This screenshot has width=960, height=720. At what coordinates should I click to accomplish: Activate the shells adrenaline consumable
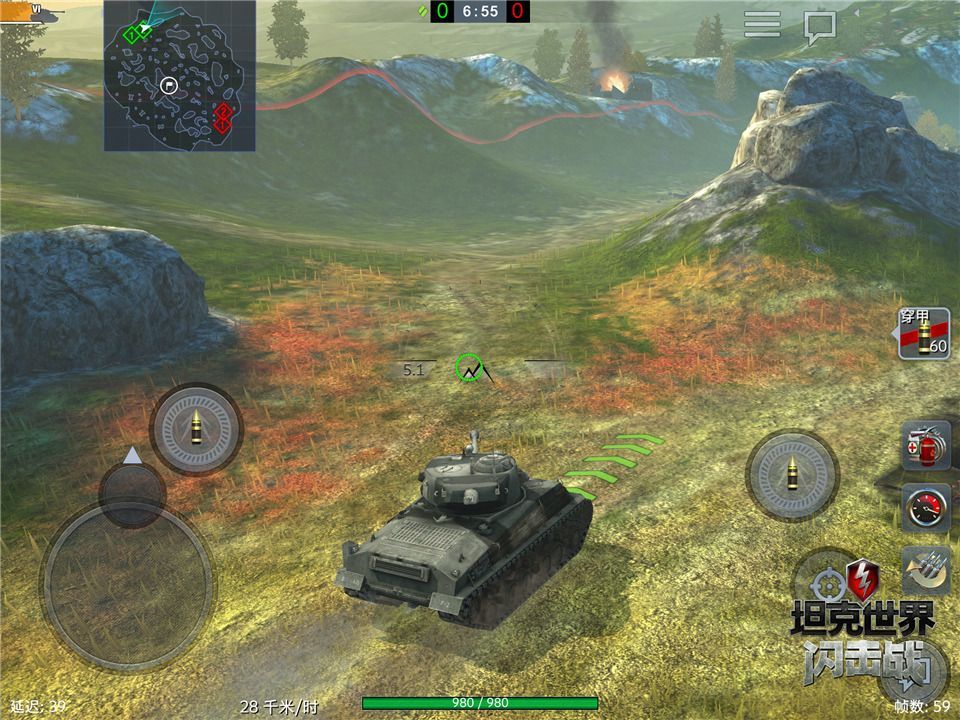coord(925,570)
